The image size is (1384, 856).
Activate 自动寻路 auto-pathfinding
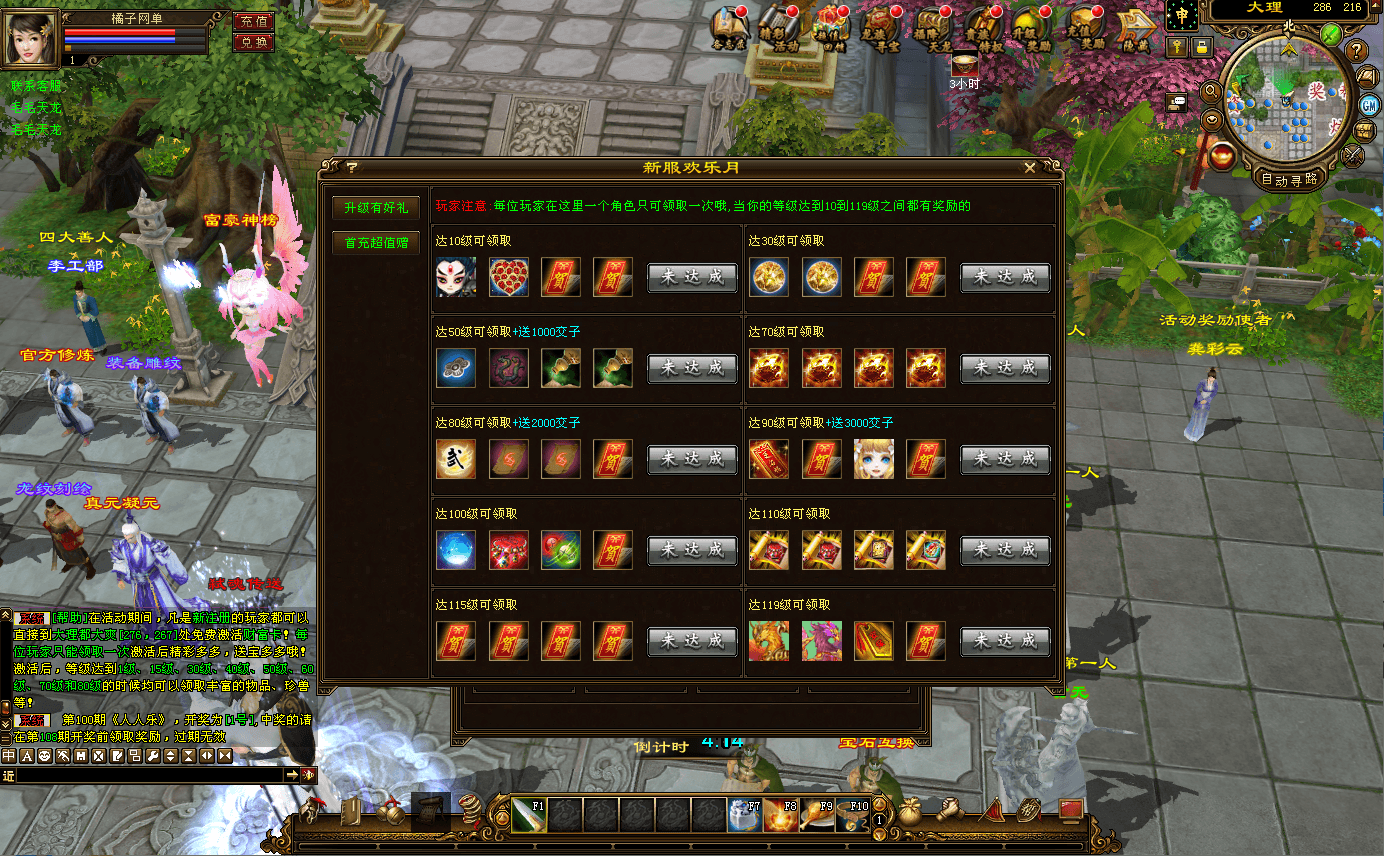[x=1291, y=180]
